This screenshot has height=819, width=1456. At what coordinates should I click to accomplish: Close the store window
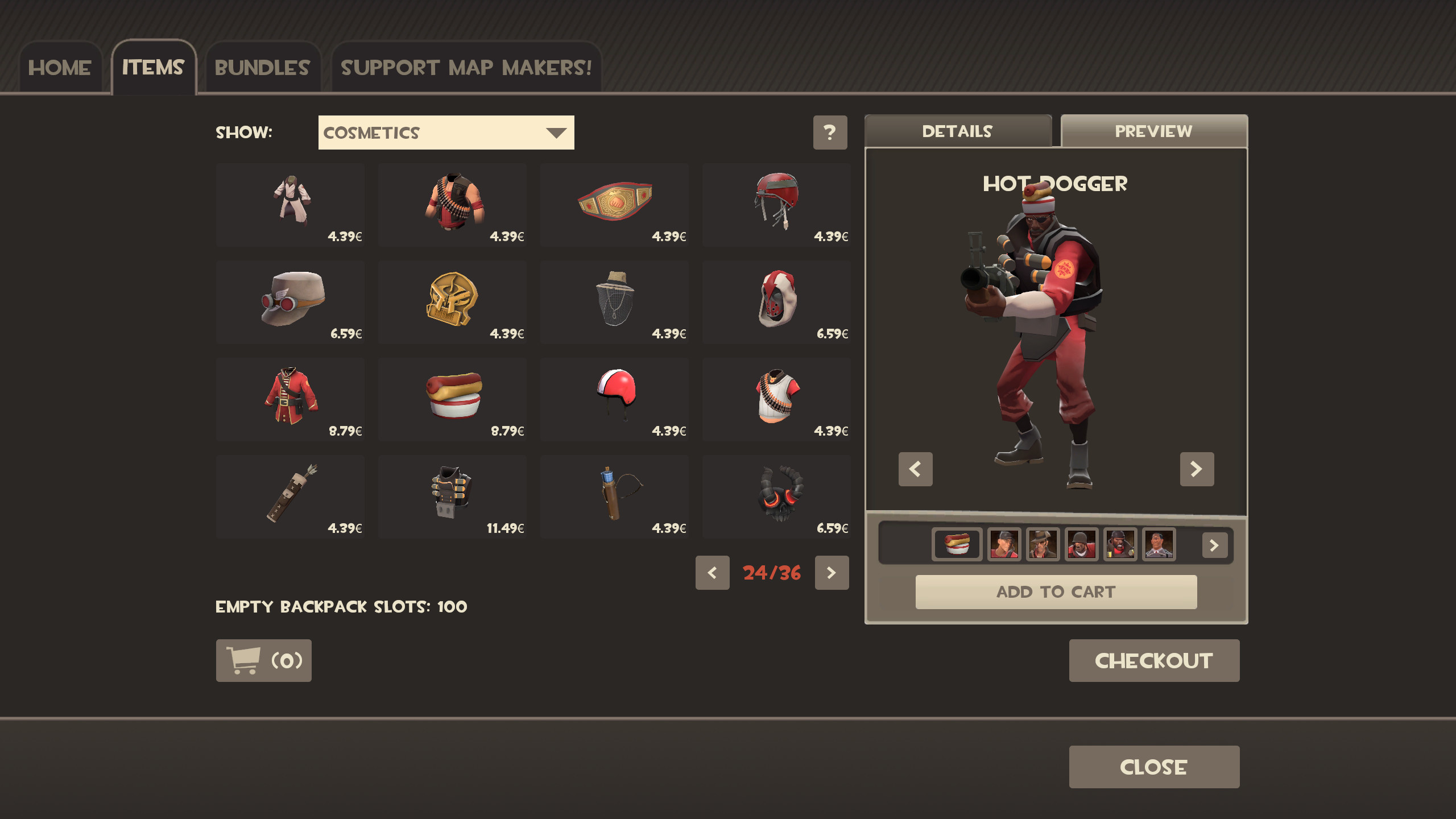1153,767
